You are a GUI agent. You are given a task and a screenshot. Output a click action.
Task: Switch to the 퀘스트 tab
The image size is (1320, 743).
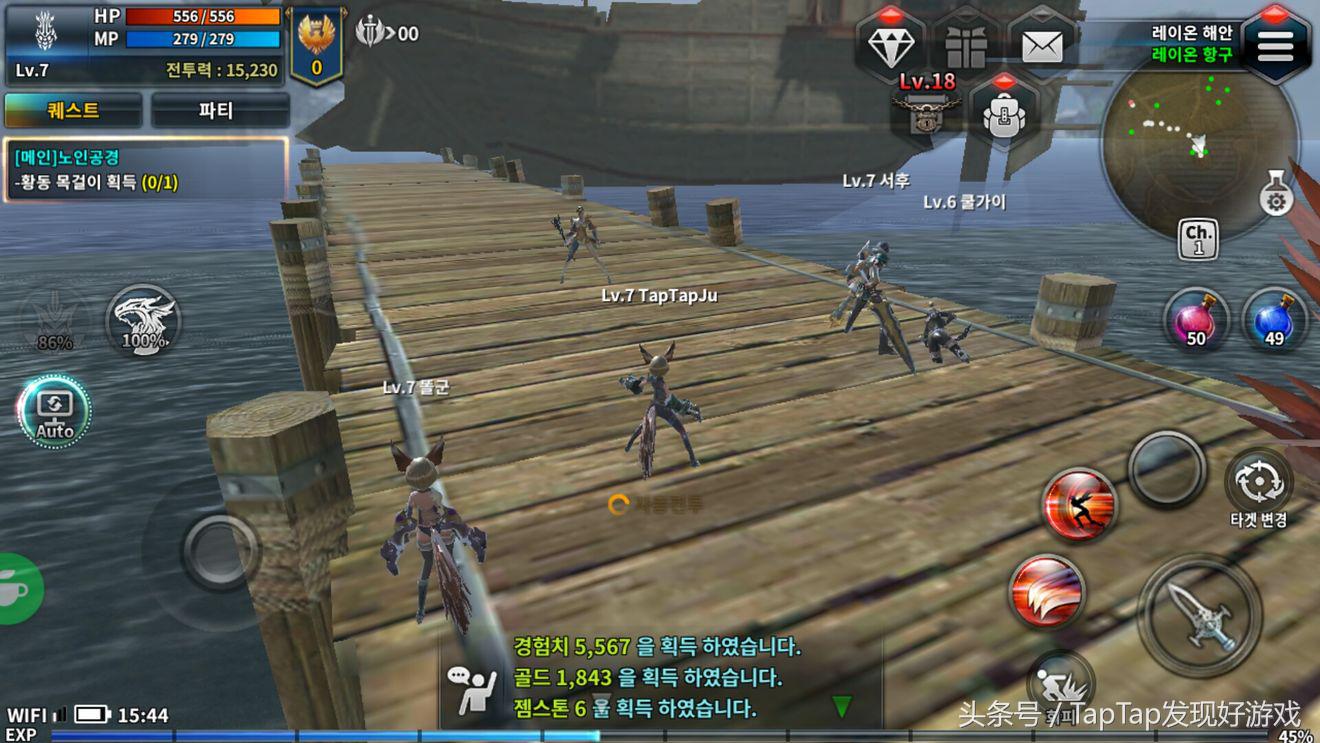coord(73,110)
